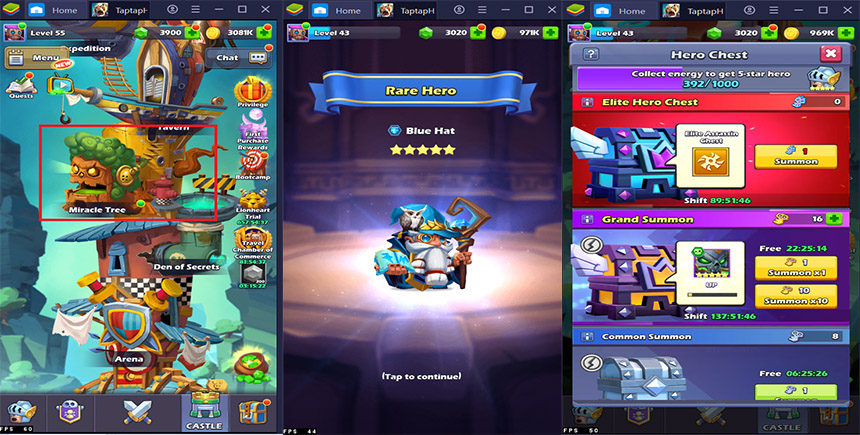Summon from the Elite Hero Chest

pyautogui.click(x=798, y=158)
